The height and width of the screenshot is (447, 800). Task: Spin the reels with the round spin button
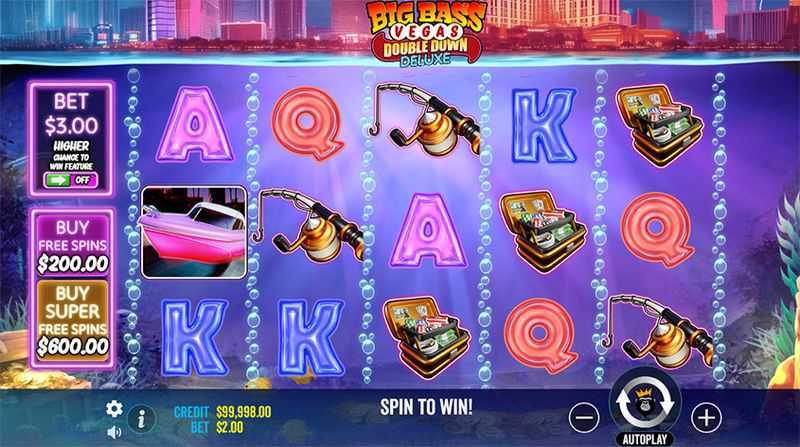(x=646, y=403)
